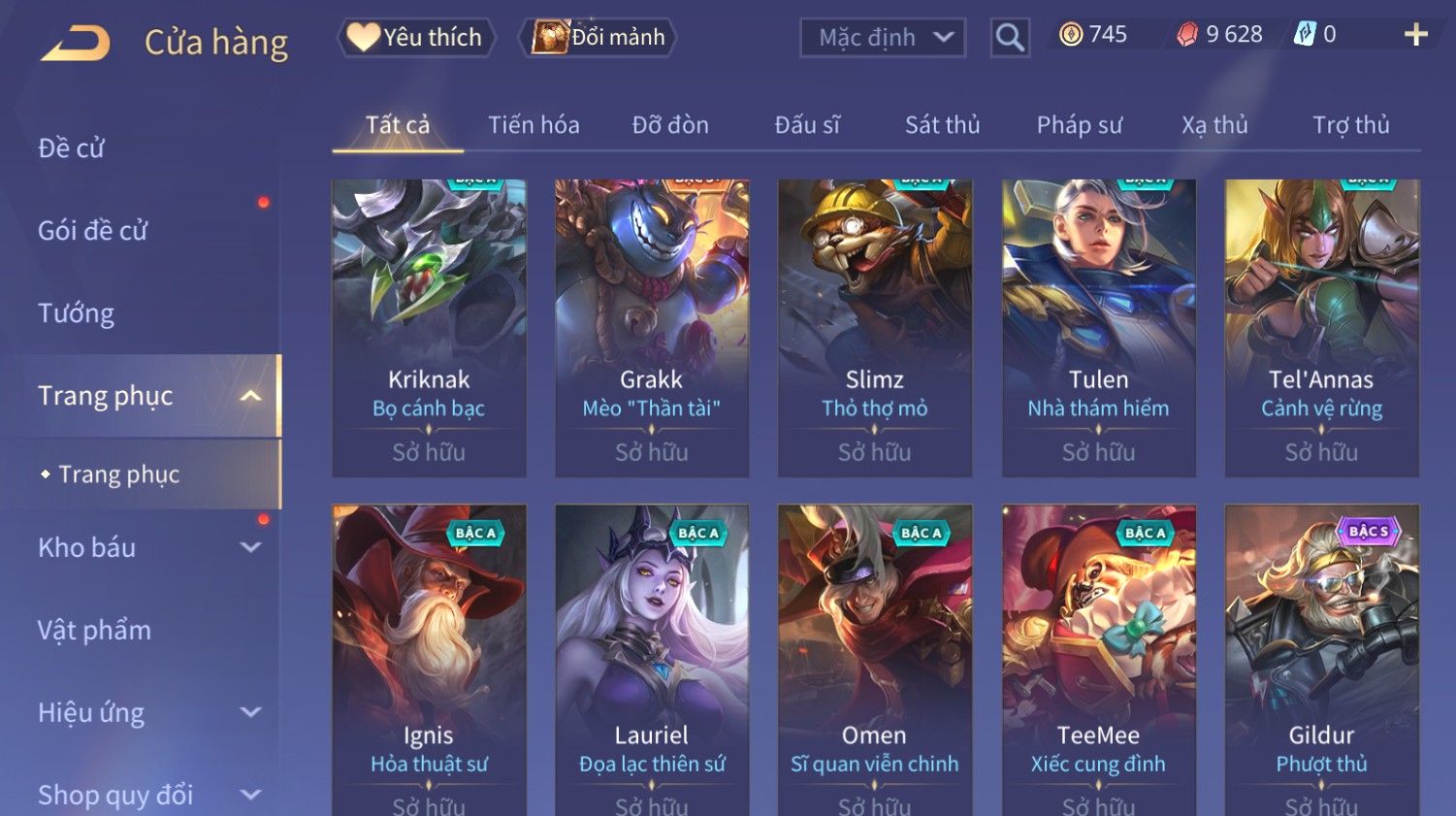
Task: Open the Yêu thích favorites list
Action: 416,38
